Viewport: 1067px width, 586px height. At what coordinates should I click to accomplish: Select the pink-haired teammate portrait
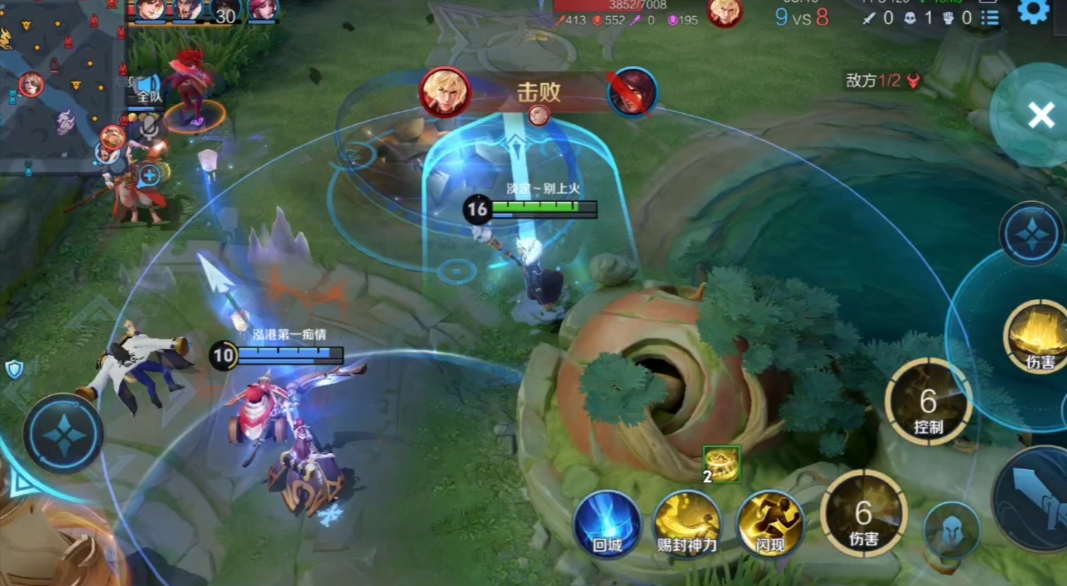coord(263,9)
